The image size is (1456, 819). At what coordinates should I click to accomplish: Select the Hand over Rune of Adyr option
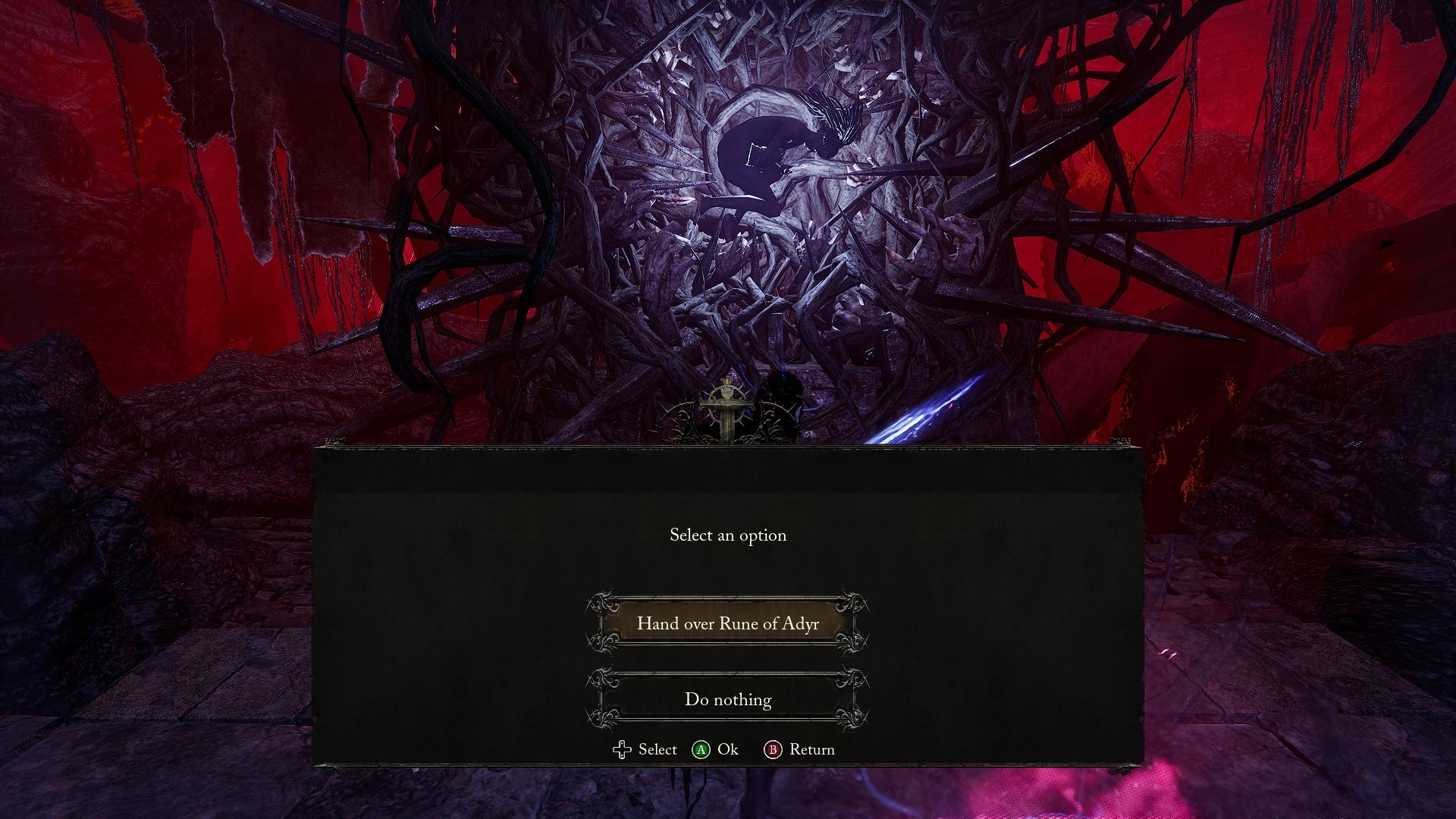728,624
